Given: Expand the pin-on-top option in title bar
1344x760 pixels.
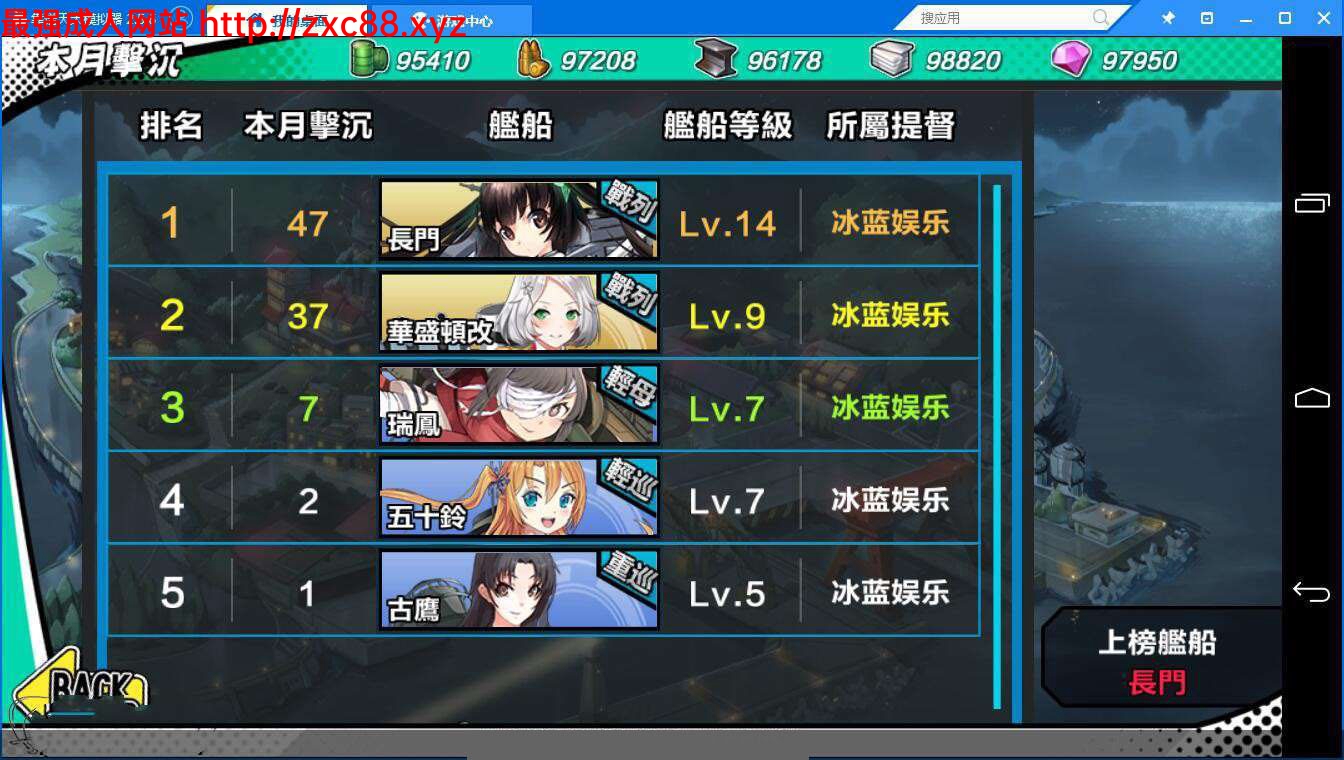Looking at the screenshot, I should coord(1167,17).
